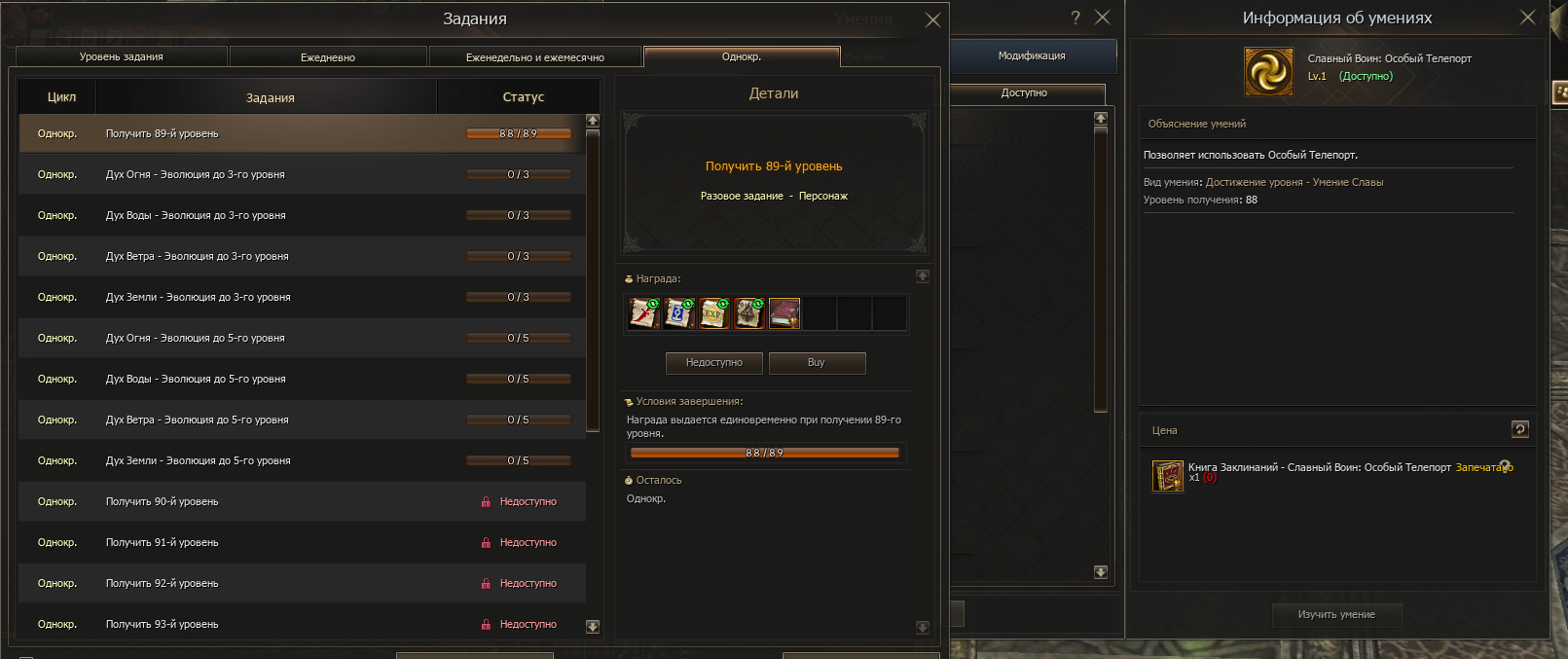This screenshot has width=1568, height=659.
Task: Click the EXP scroll reward icon
Action: pyautogui.click(x=714, y=313)
